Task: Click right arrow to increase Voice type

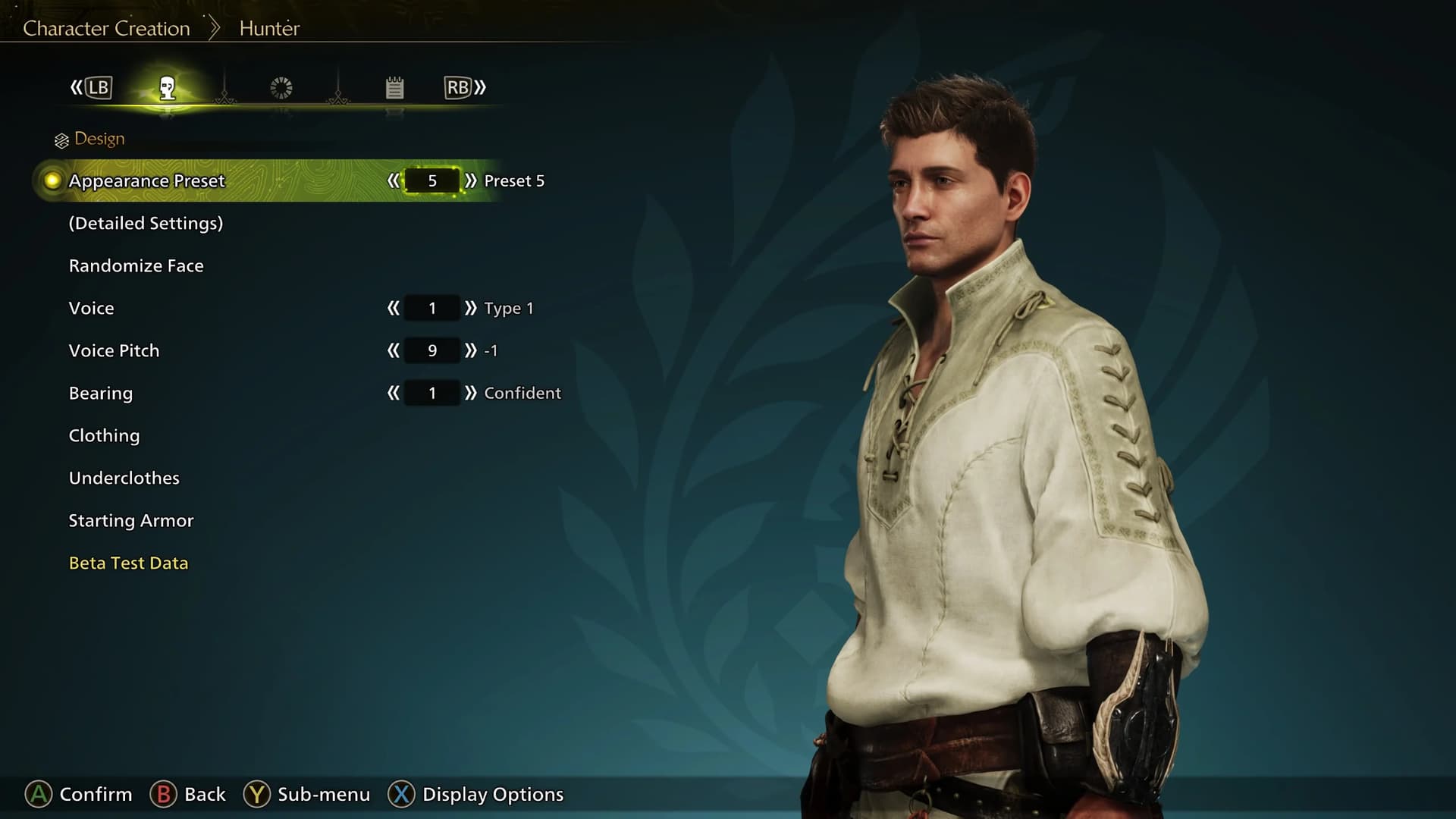Action: pyautogui.click(x=472, y=308)
